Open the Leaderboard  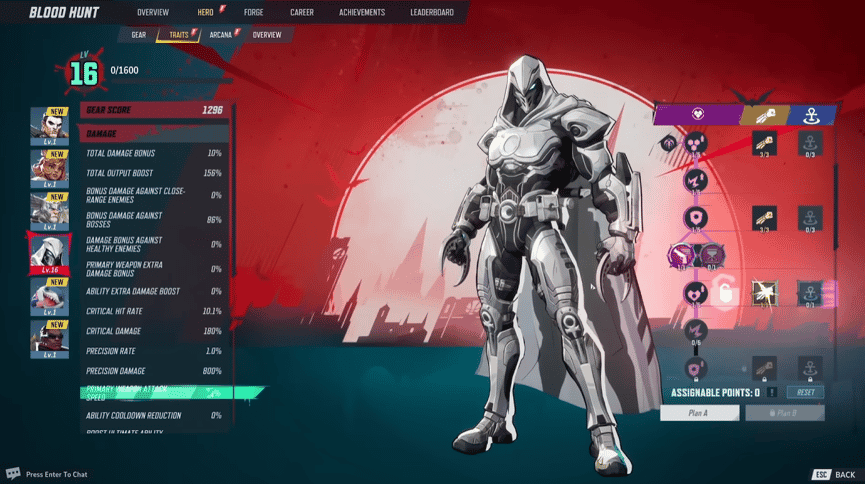click(431, 13)
